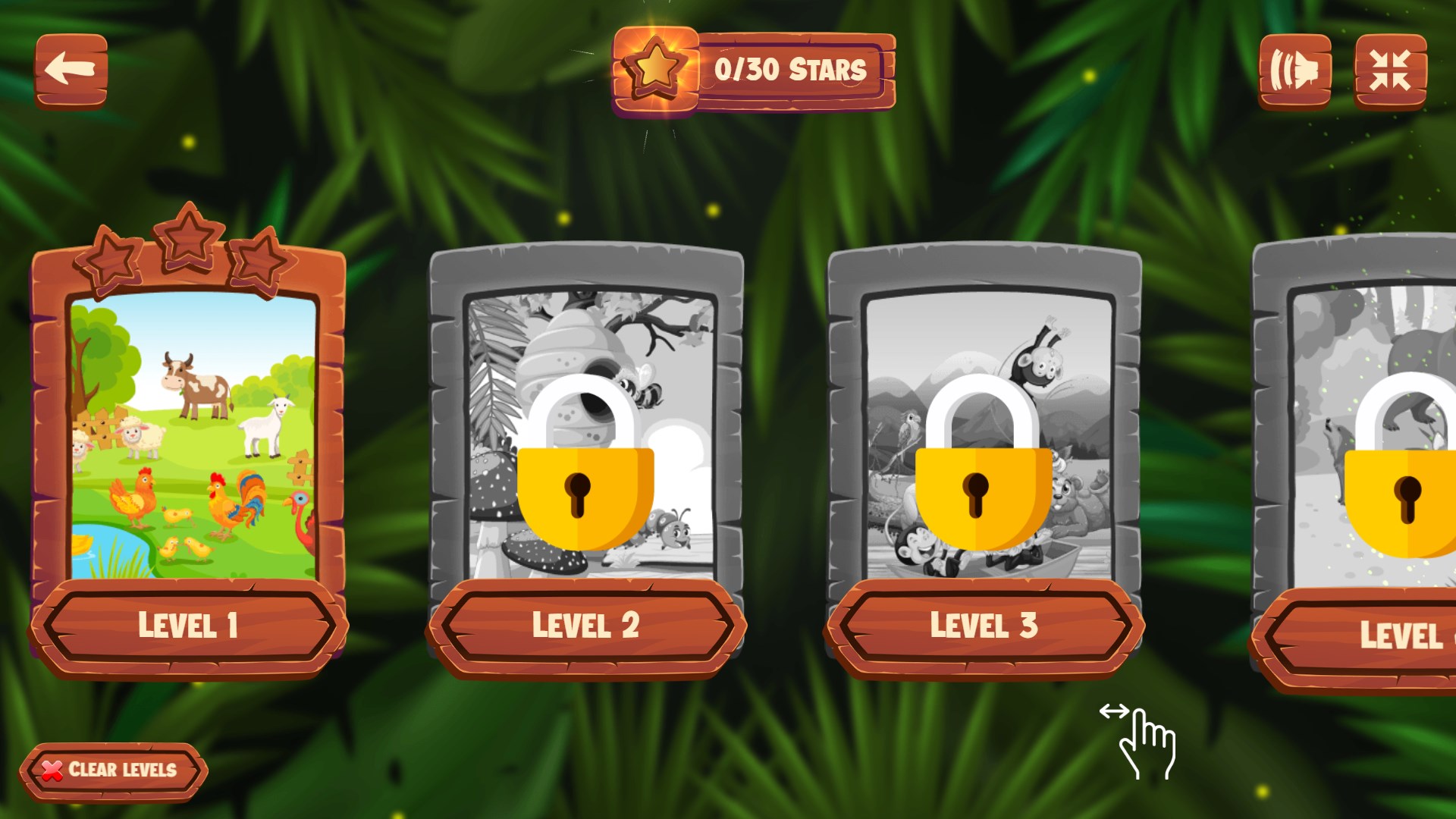This screenshot has height=819, width=1456.
Task: Open Level 1 via its label plaque
Action: [188, 626]
